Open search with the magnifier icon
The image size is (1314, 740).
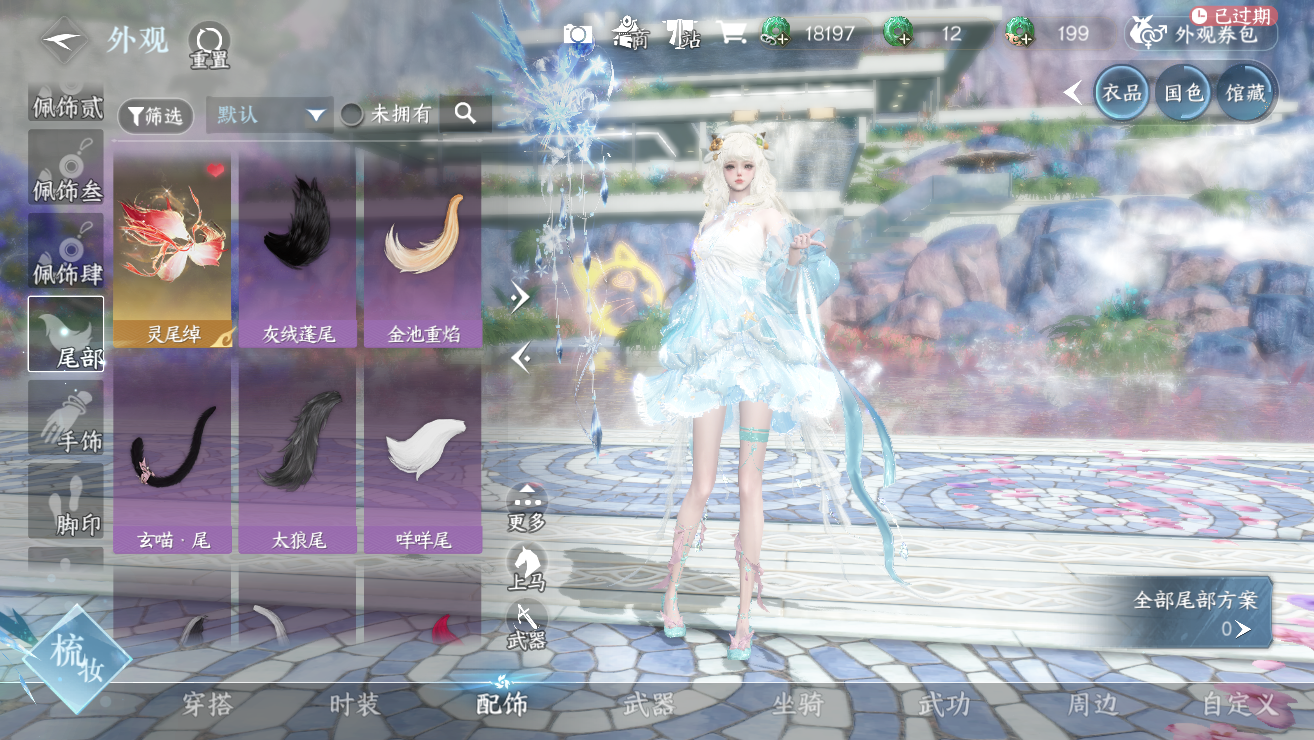click(x=465, y=114)
